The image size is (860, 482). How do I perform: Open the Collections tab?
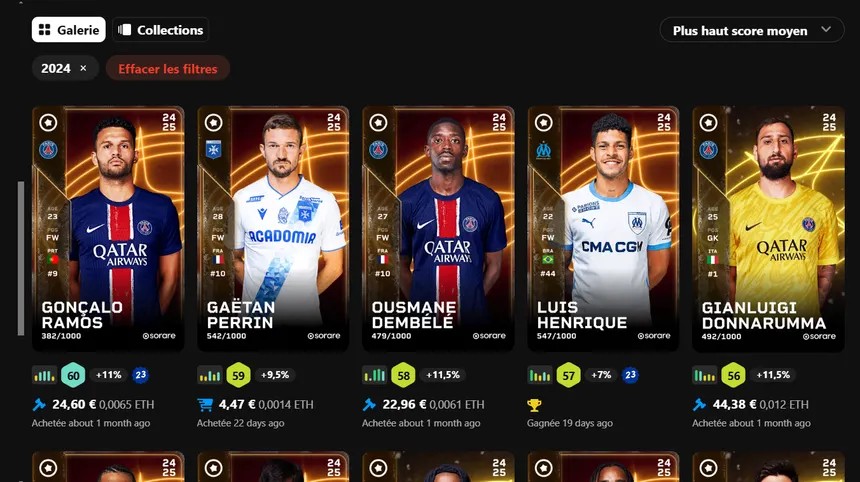160,30
